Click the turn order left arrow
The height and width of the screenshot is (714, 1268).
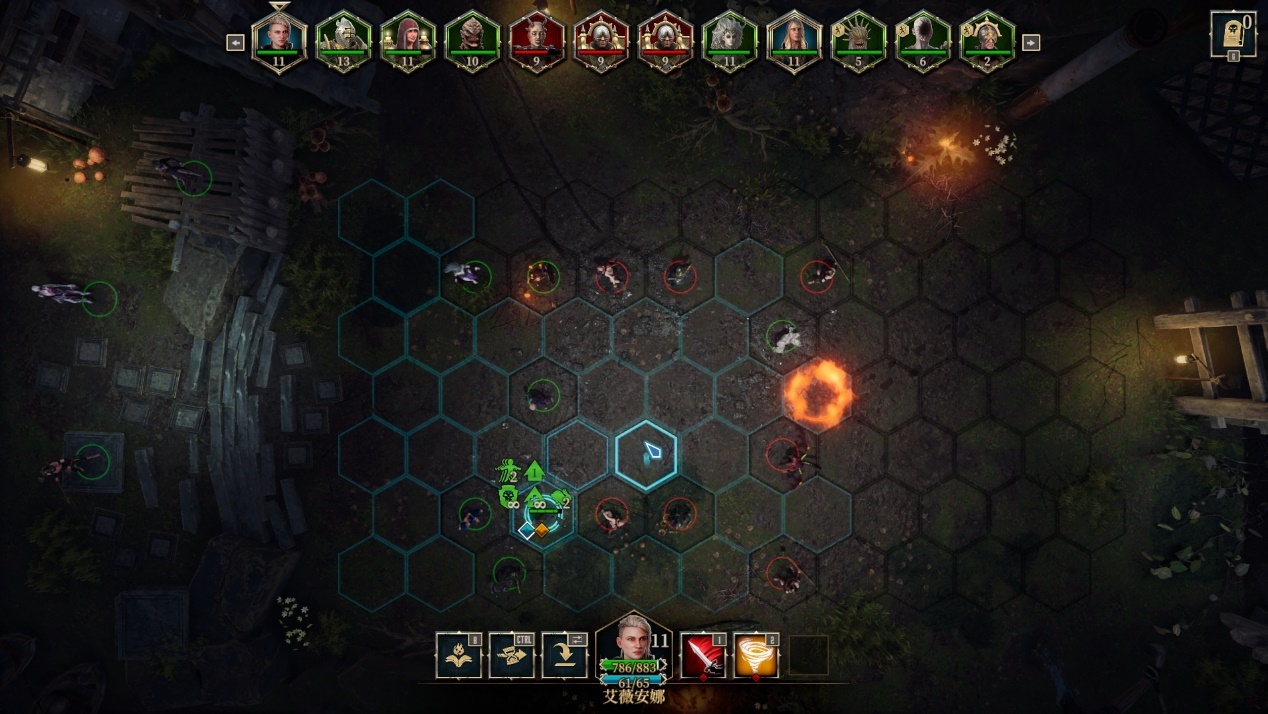coord(236,42)
